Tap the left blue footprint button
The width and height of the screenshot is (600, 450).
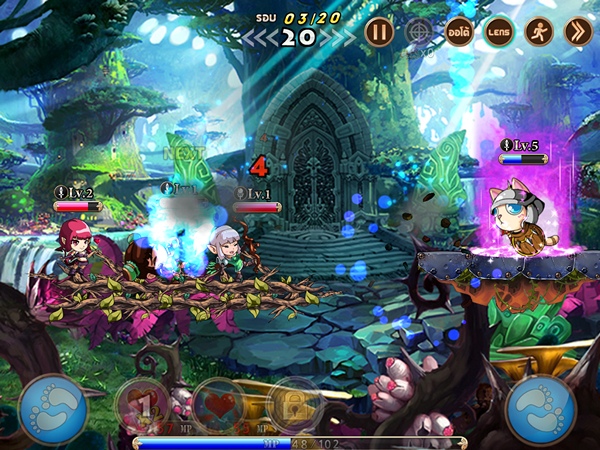(x=50, y=408)
